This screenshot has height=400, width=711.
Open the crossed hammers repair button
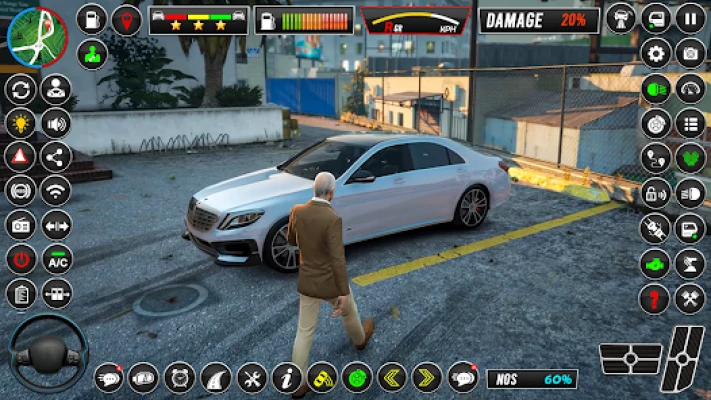(x=690, y=297)
